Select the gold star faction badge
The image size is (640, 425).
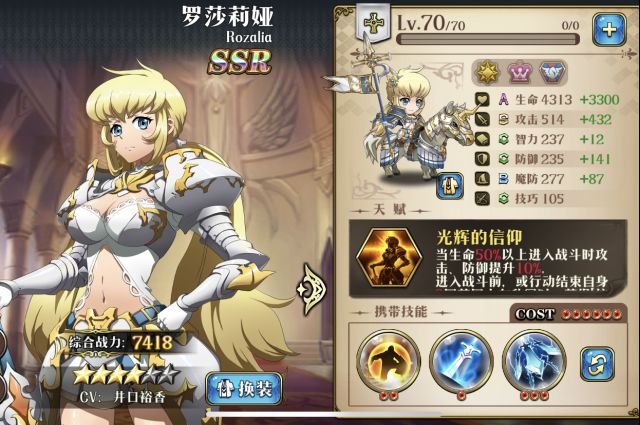click(488, 72)
